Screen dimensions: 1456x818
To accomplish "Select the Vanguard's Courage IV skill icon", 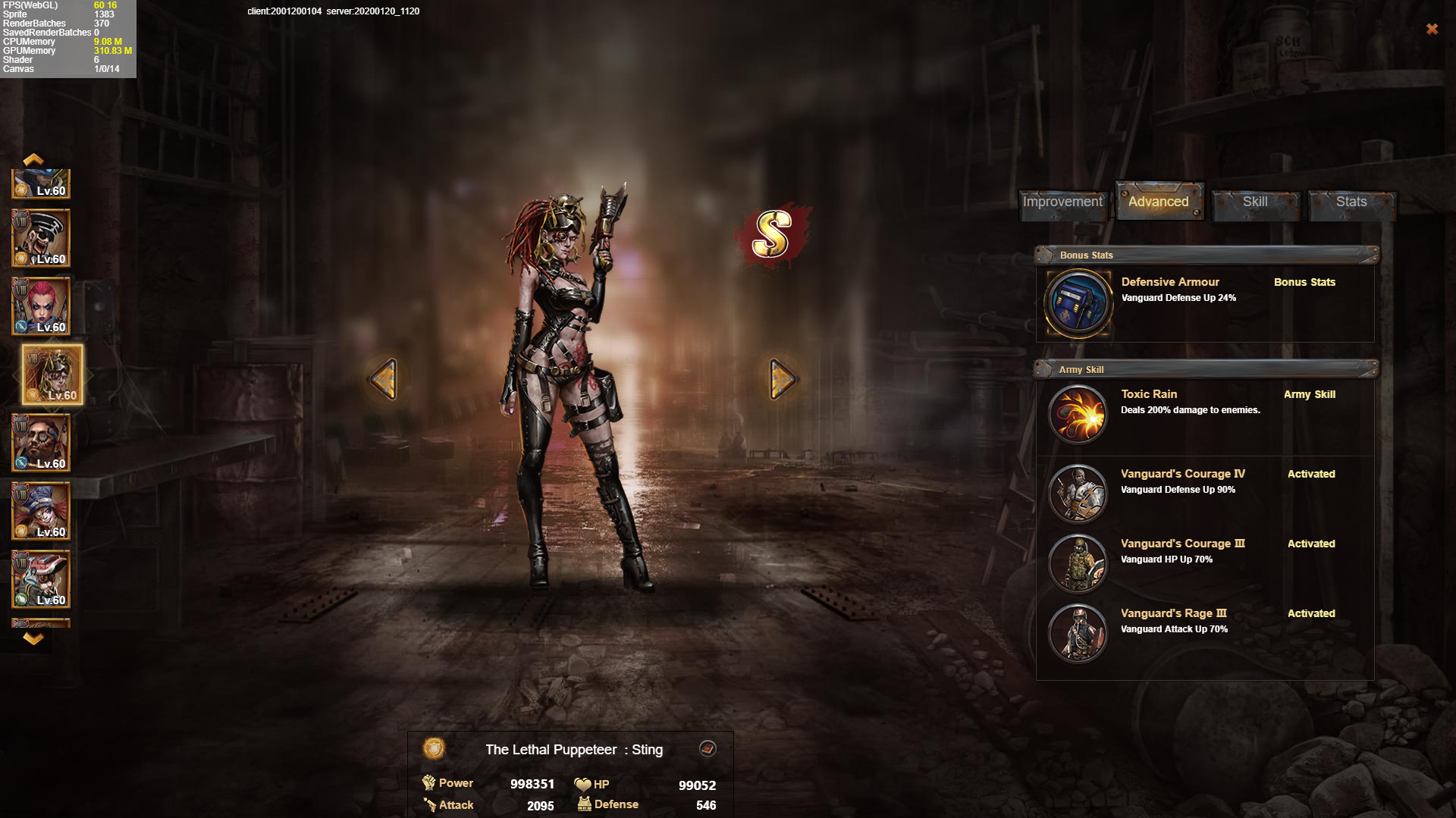I will click(1078, 494).
